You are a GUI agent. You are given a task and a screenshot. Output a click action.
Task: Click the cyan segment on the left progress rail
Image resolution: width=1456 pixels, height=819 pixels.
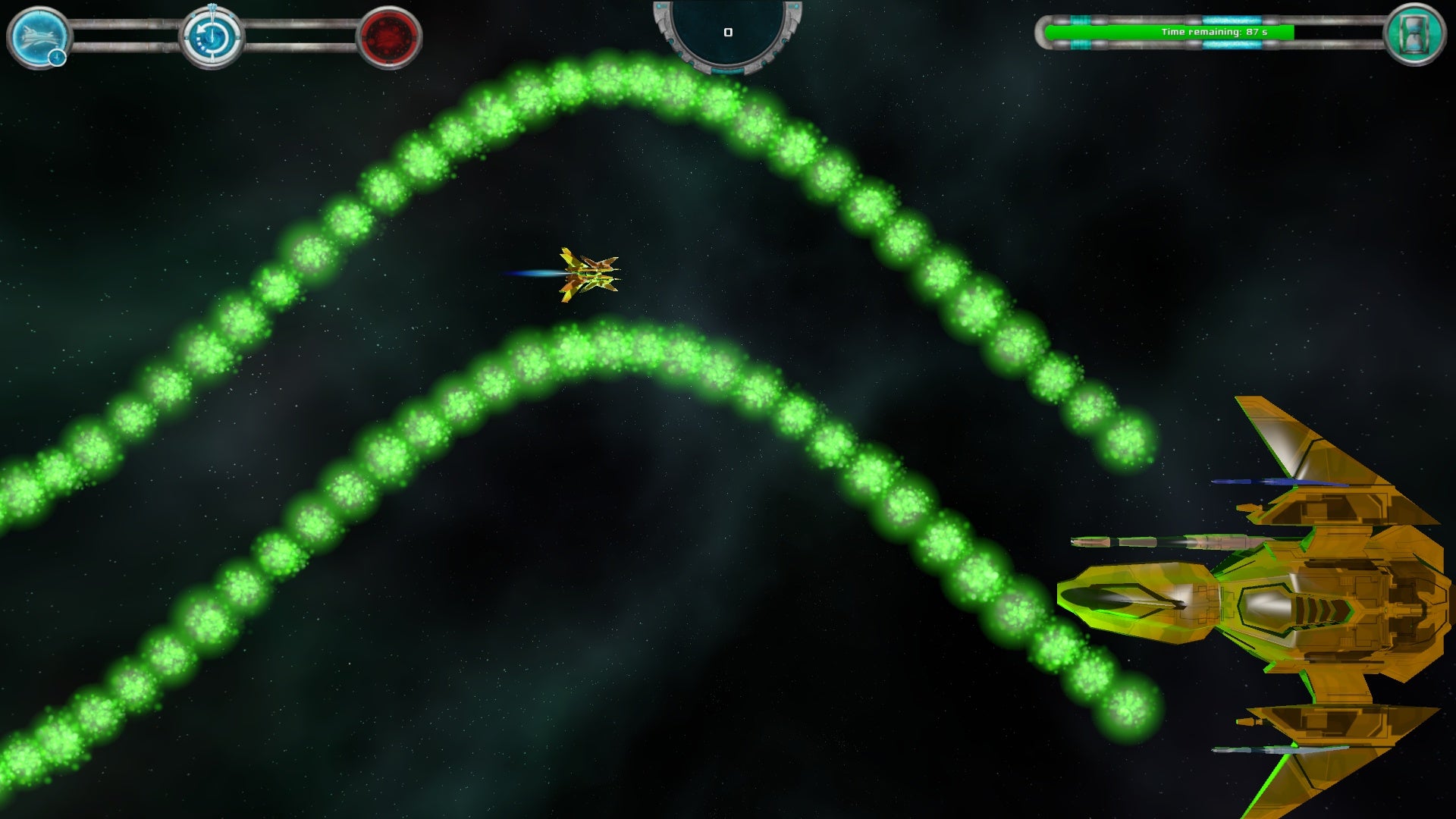pyautogui.click(x=1081, y=19)
